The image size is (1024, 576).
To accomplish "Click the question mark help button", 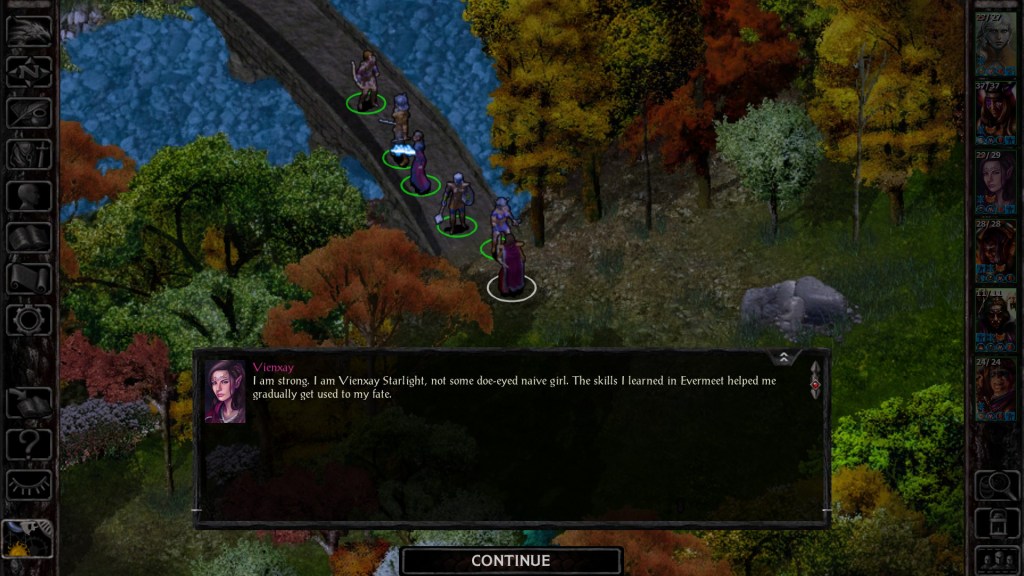I will (x=29, y=443).
